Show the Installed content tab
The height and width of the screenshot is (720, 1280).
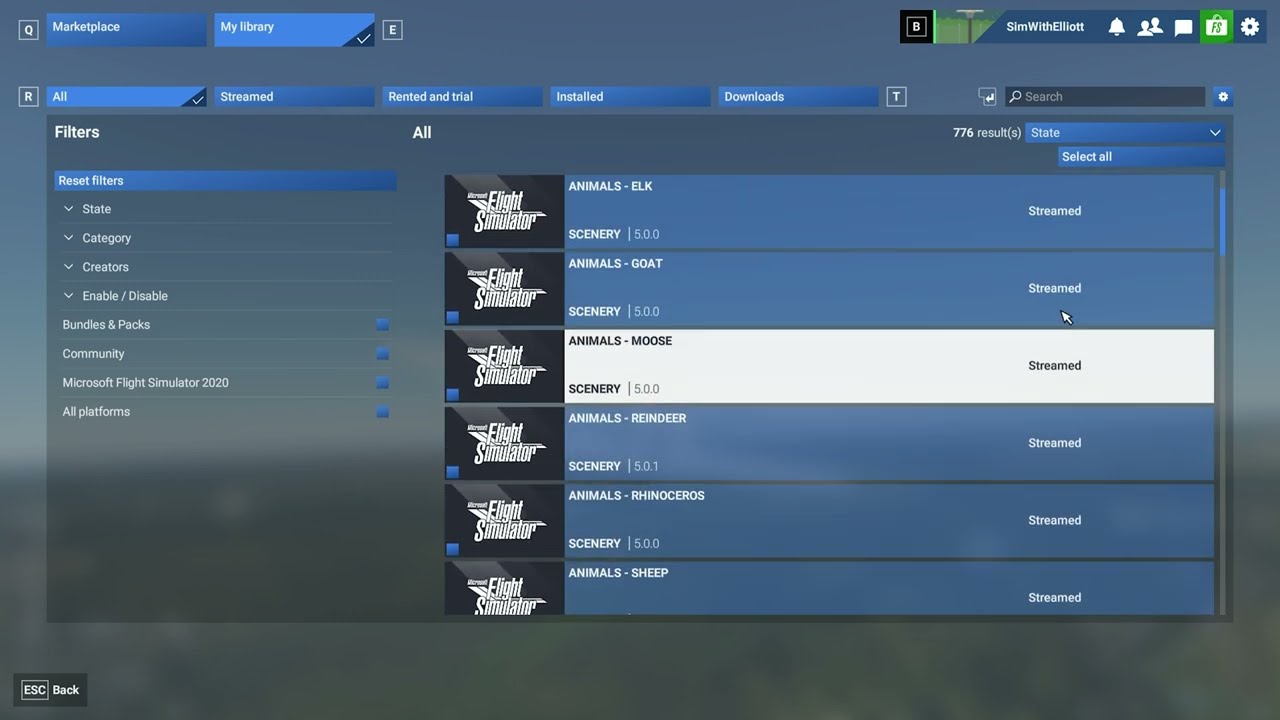coord(630,97)
